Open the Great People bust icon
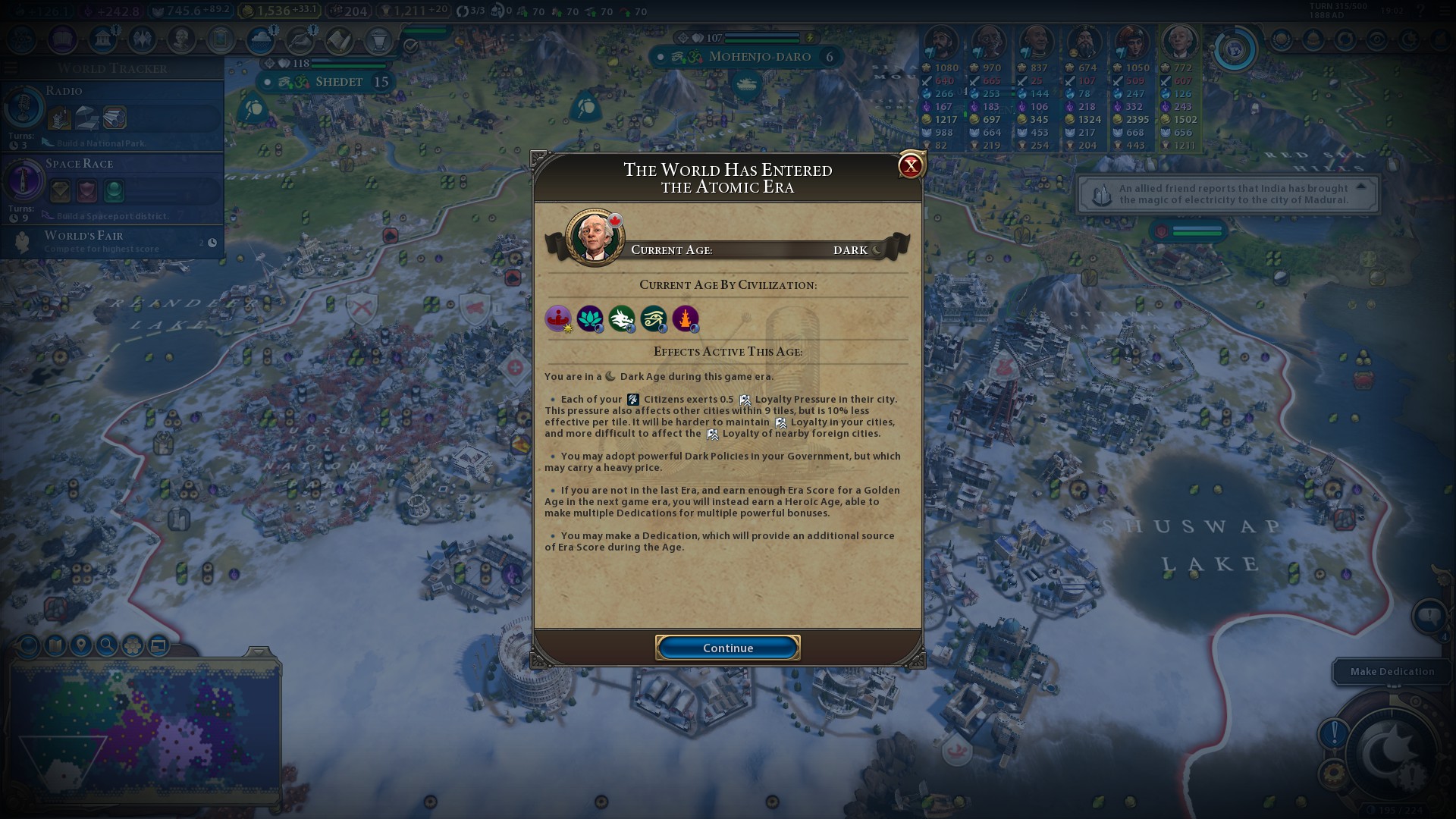 [x=181, y=39]
